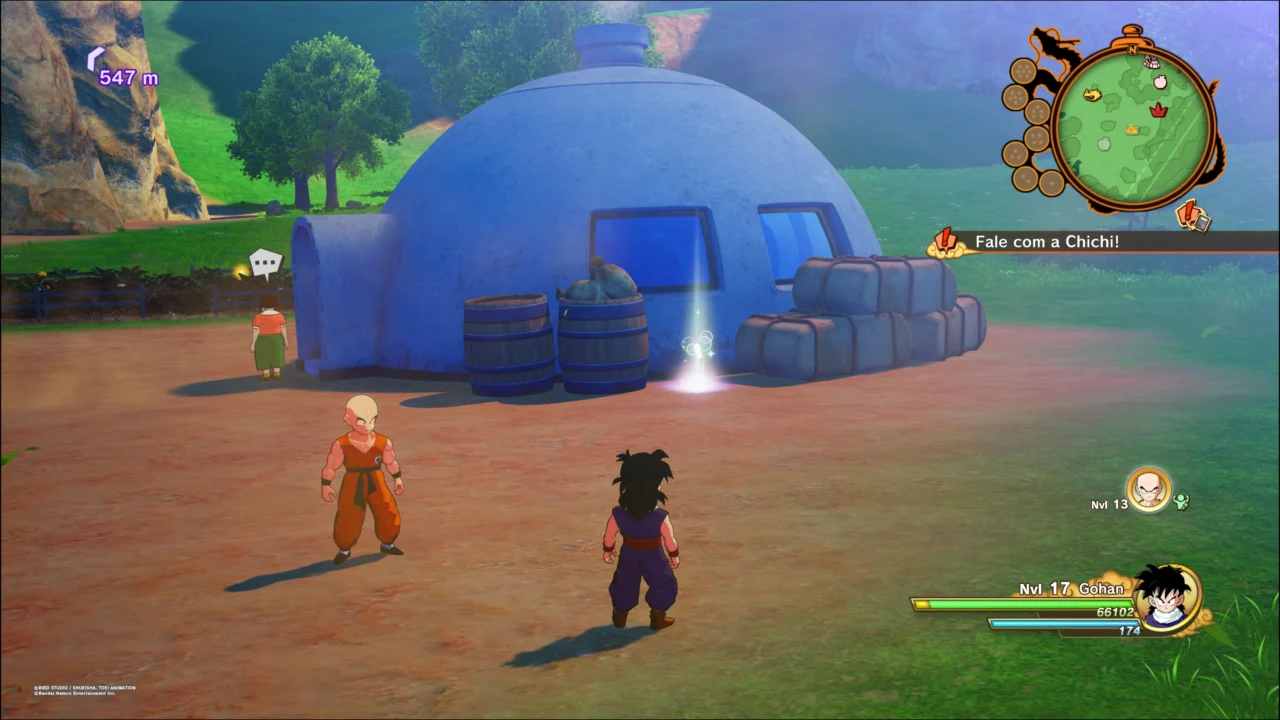Click the yellow dragon head minimap marker
Screen dimensions: 1280x720
coord(1093,96)
